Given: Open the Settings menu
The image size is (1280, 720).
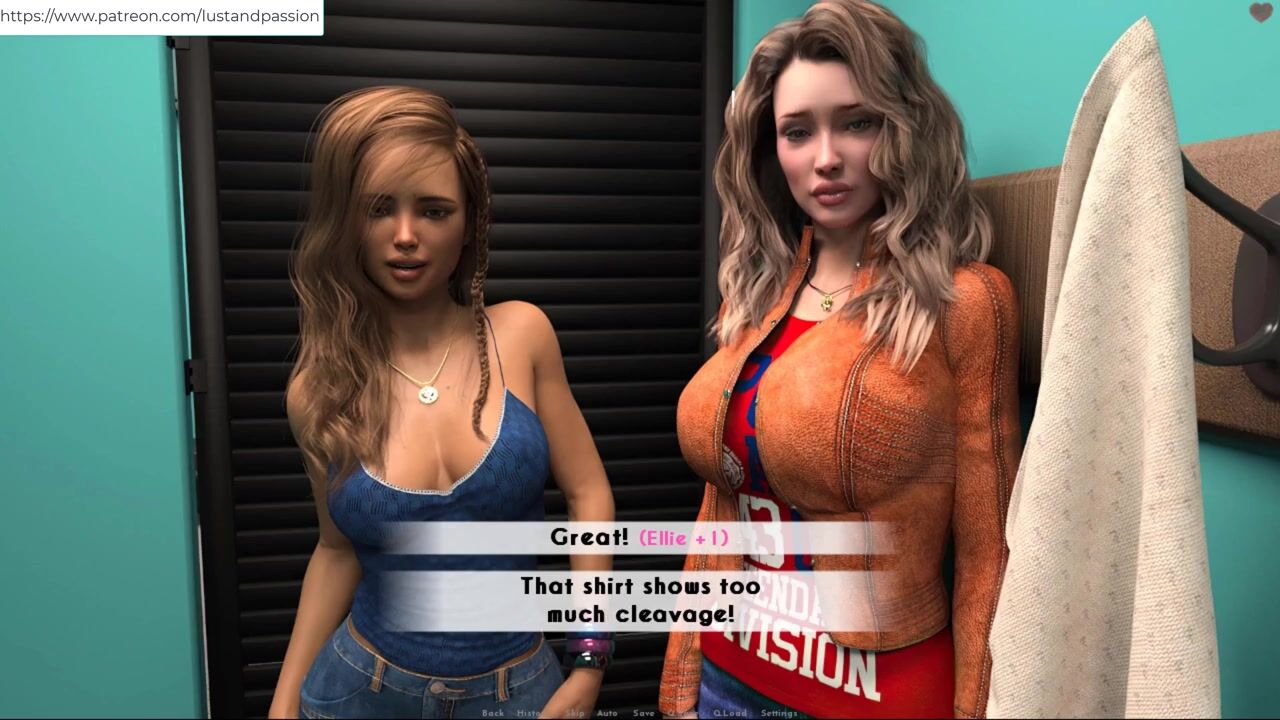Looking at the screenshot, I should coord(779,713).
